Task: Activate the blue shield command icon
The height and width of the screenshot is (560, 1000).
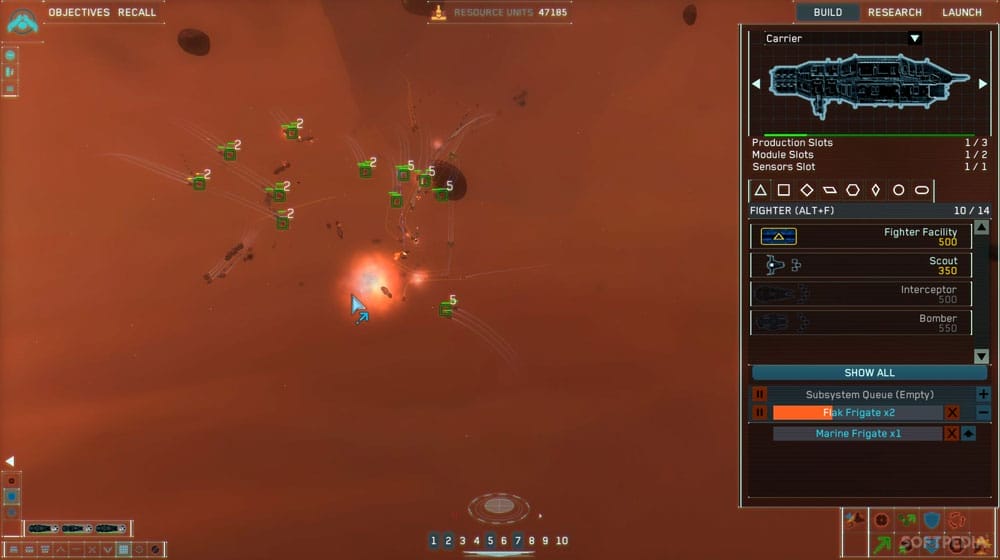Action: pyautogui.click(x=931, y=520)
